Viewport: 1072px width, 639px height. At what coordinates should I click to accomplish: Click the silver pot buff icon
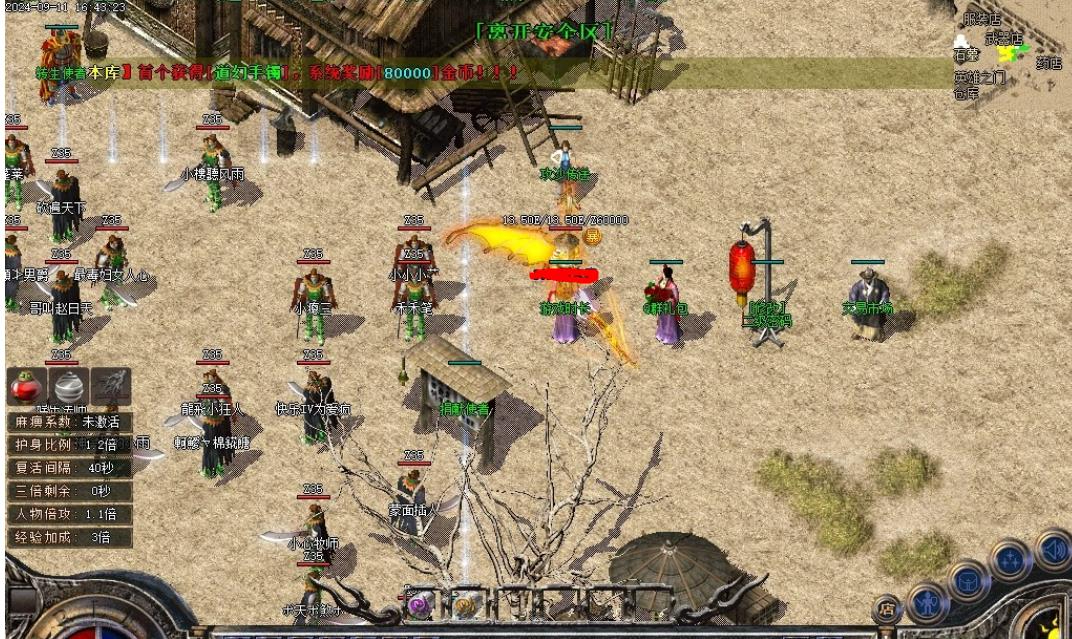point(68,386)
